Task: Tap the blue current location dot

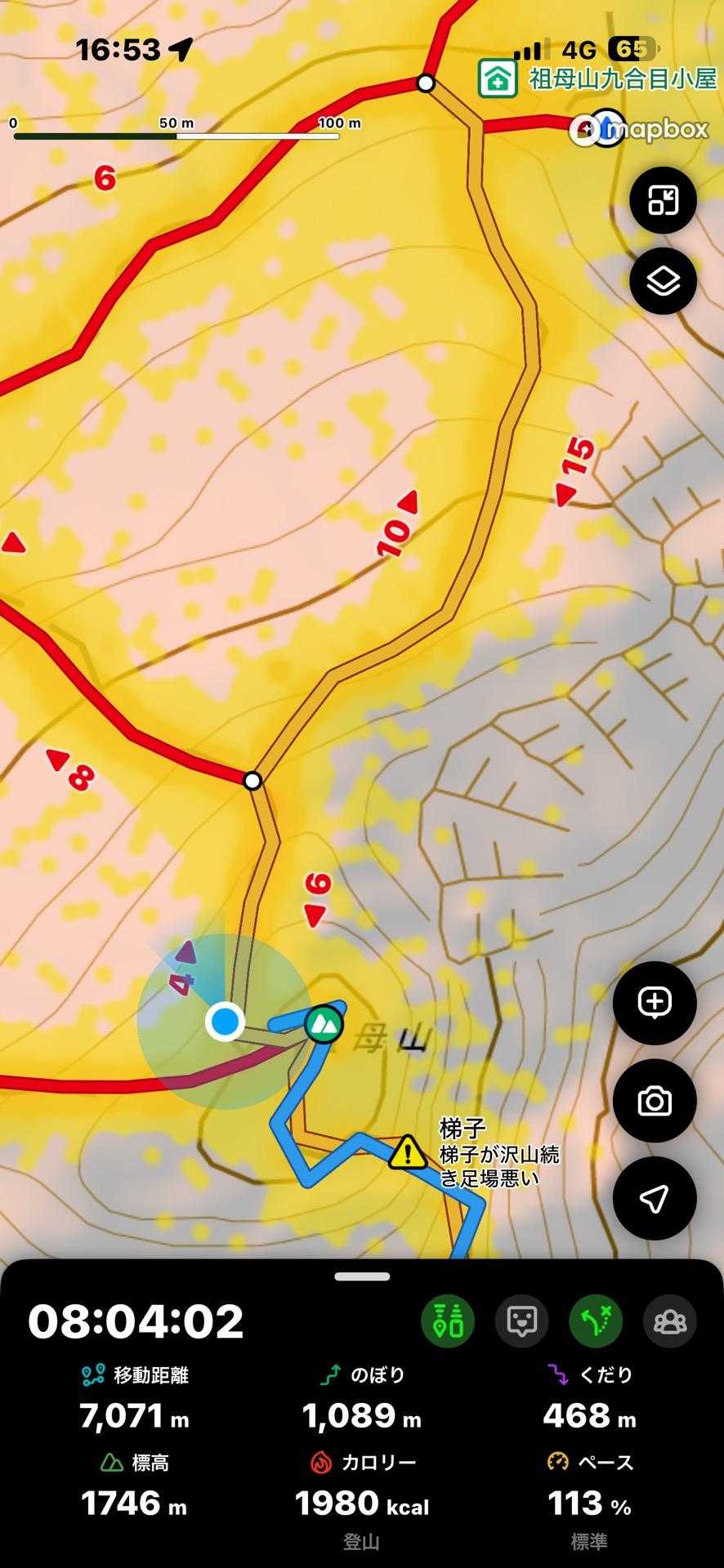Action: (224, 1021)
